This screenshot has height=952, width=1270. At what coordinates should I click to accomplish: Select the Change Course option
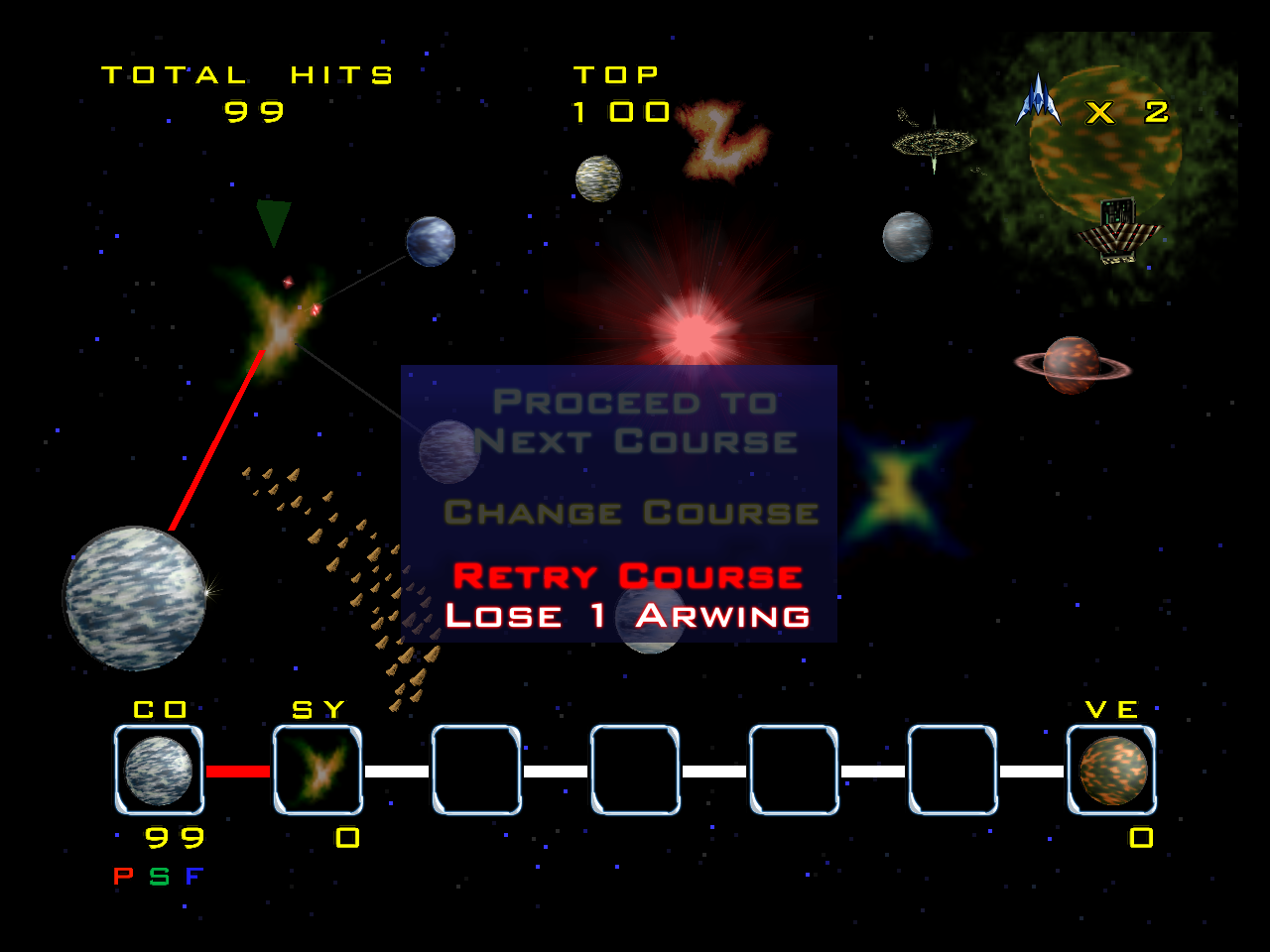click(x=631, y=513)
